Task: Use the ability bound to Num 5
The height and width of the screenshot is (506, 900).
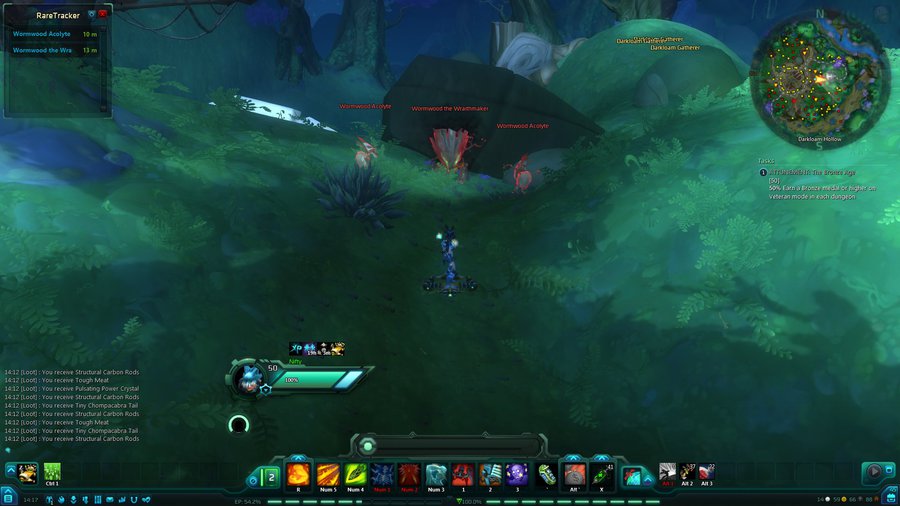Action: click(328, 474)
